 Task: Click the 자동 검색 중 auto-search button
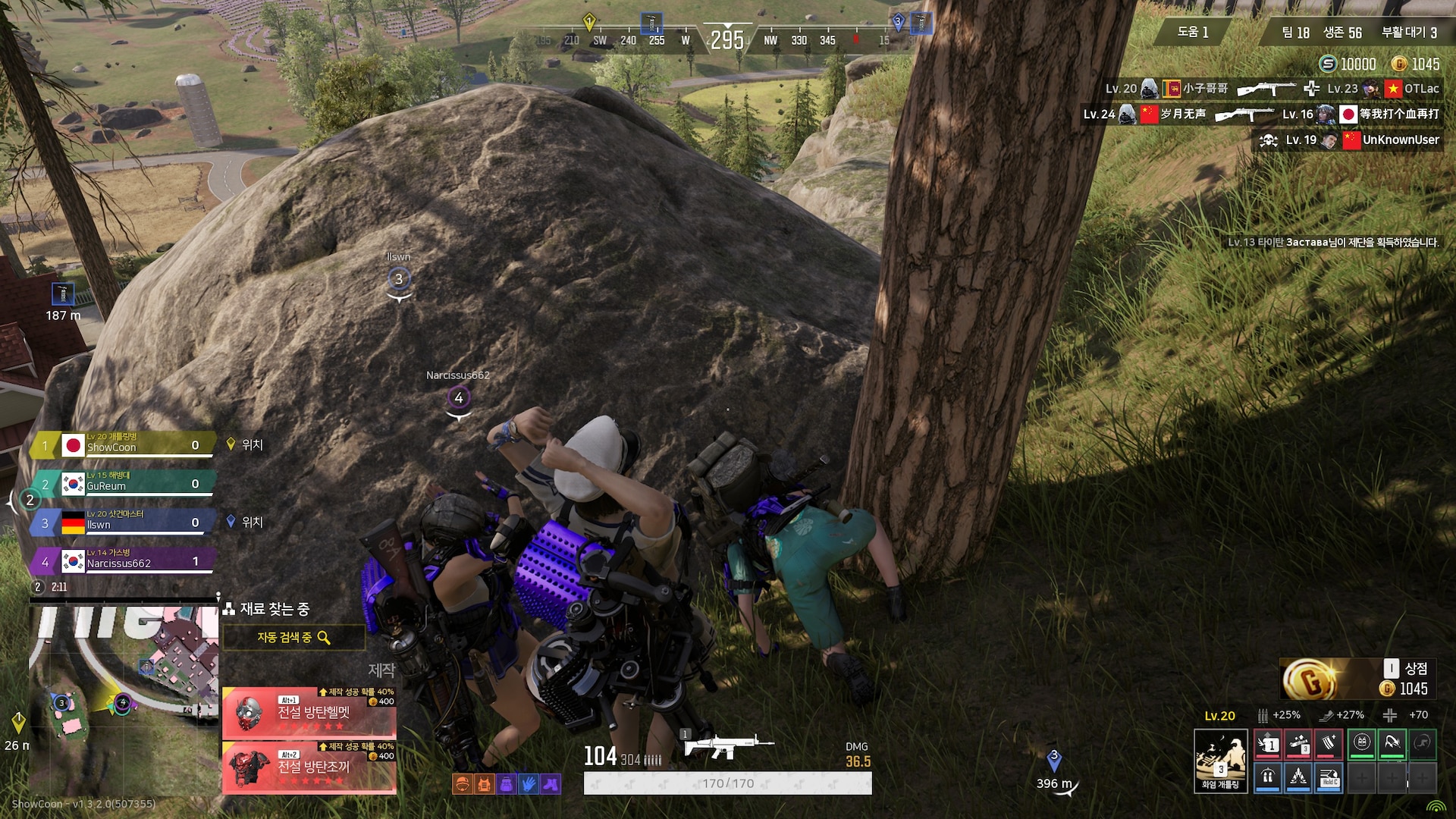click(x=293, y=638)
